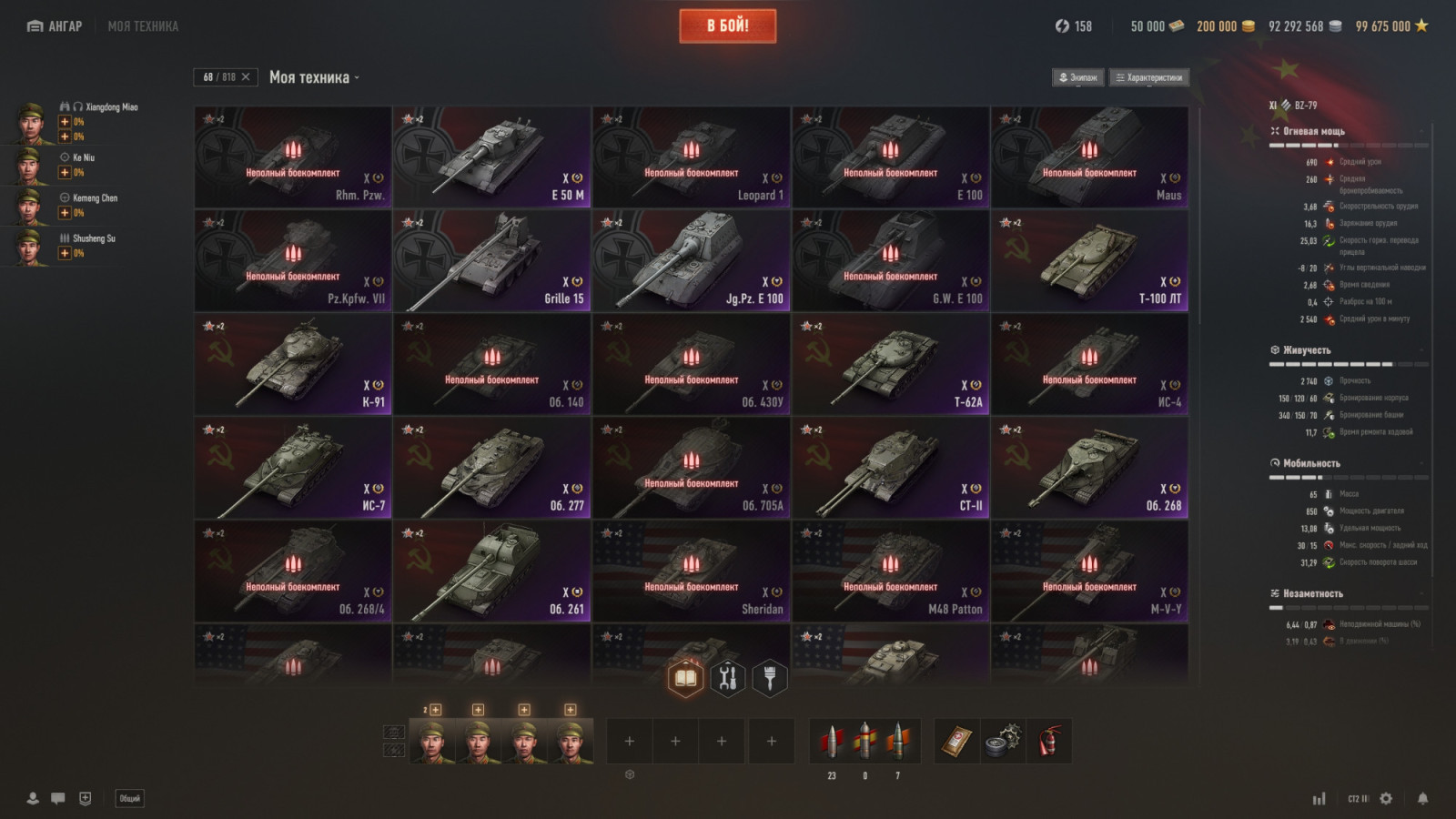This screenshot has width=1456, height=819.
Task: Open the Моя техника dropdown
Action: pos(314,77)
